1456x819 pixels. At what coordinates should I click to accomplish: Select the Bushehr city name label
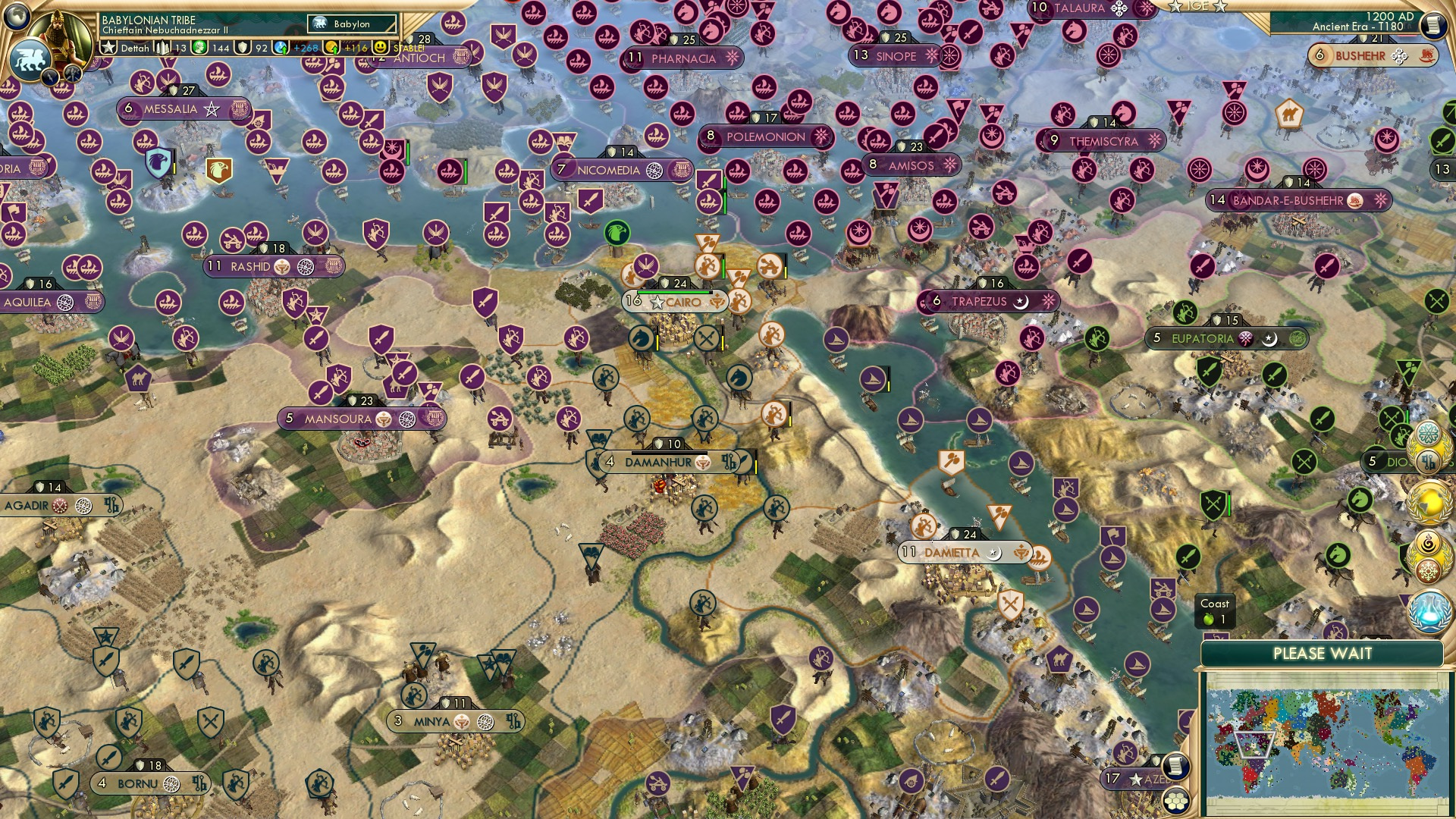tap(1361, 55)
